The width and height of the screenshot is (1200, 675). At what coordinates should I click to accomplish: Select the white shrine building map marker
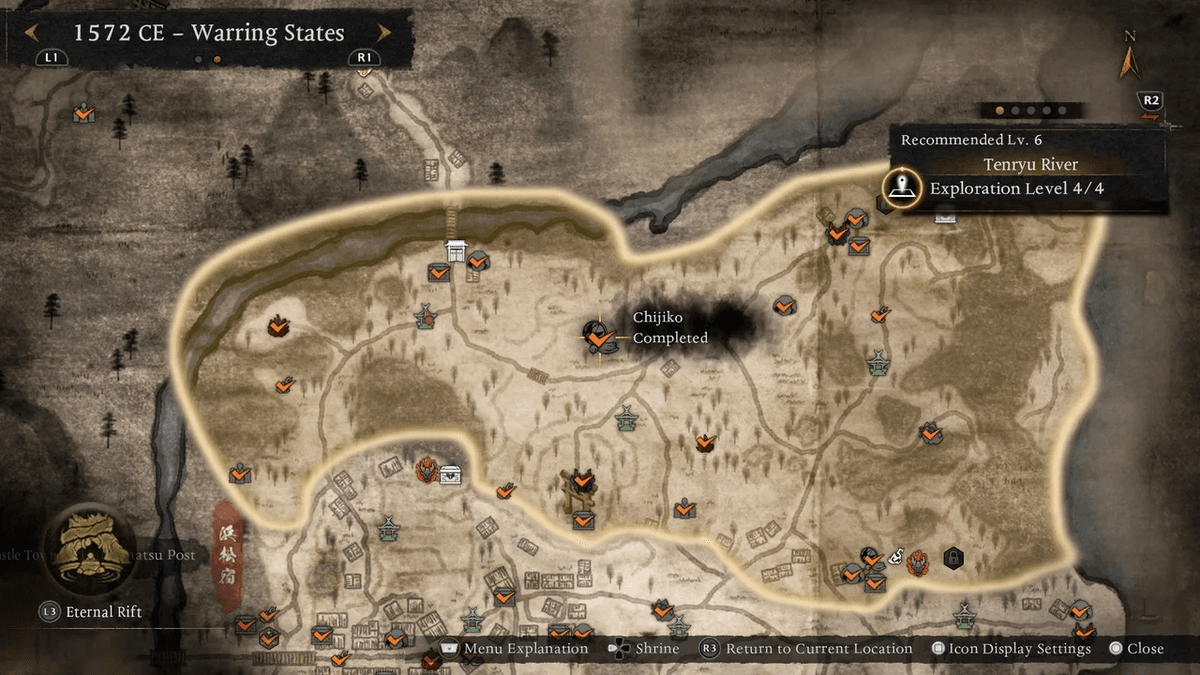click(x=457, y=251)
